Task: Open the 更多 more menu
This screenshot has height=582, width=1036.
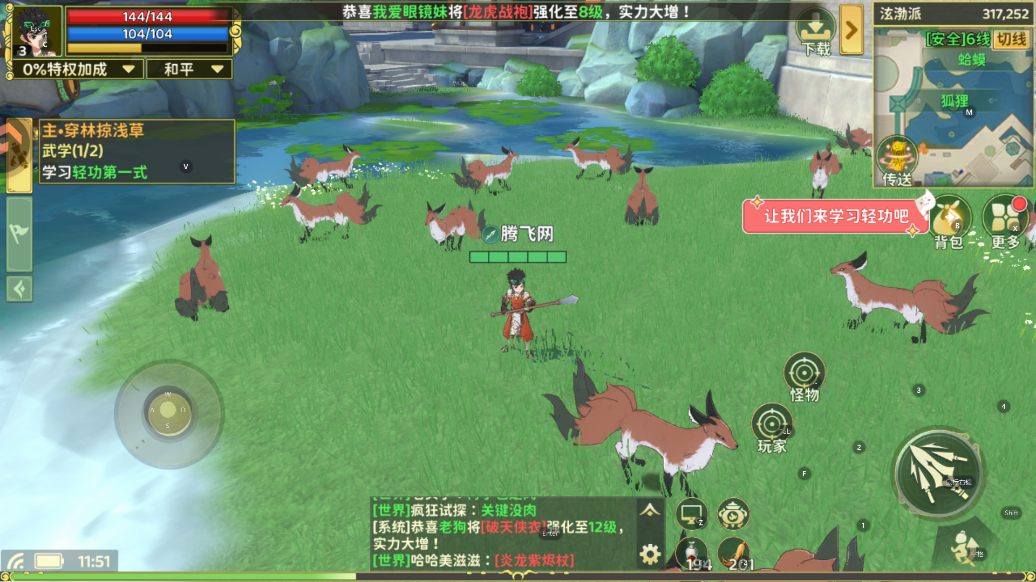Action: click(x=1006, y=222)
